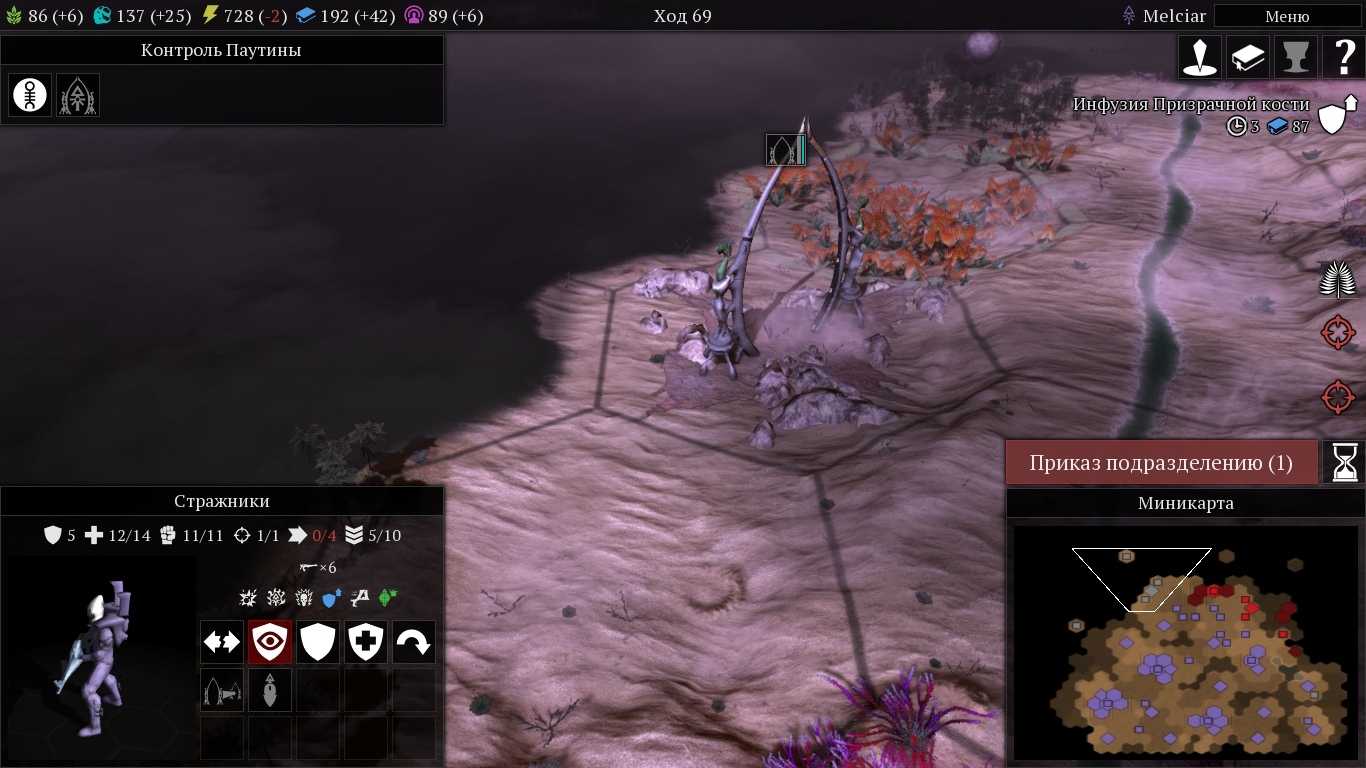Open the Меню button
The width and height of the screenshot is (1366, 768).
pyautogui.click(x=1287, y=16)
